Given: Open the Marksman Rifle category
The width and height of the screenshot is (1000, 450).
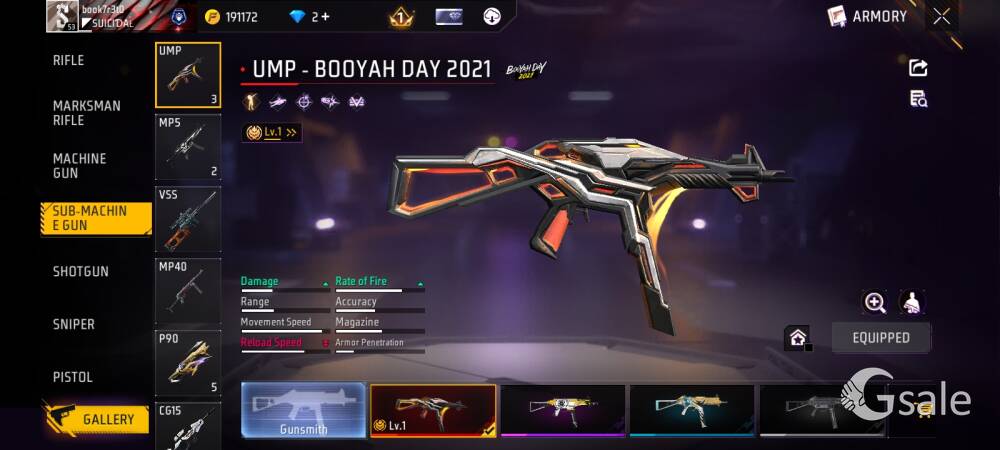Looking at the screenshot, I should point(87,113).
